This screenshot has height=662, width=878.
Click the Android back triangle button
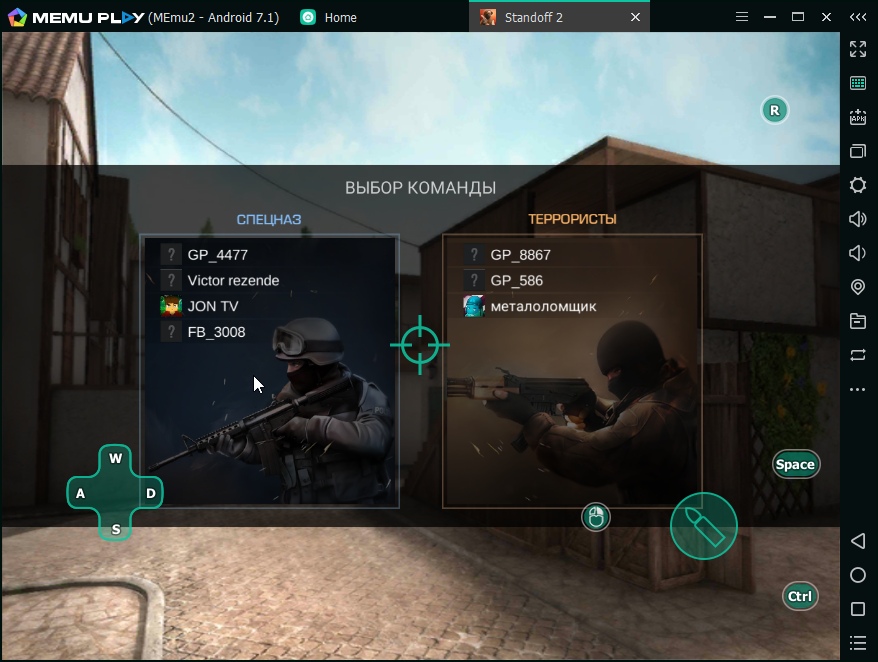857,541
